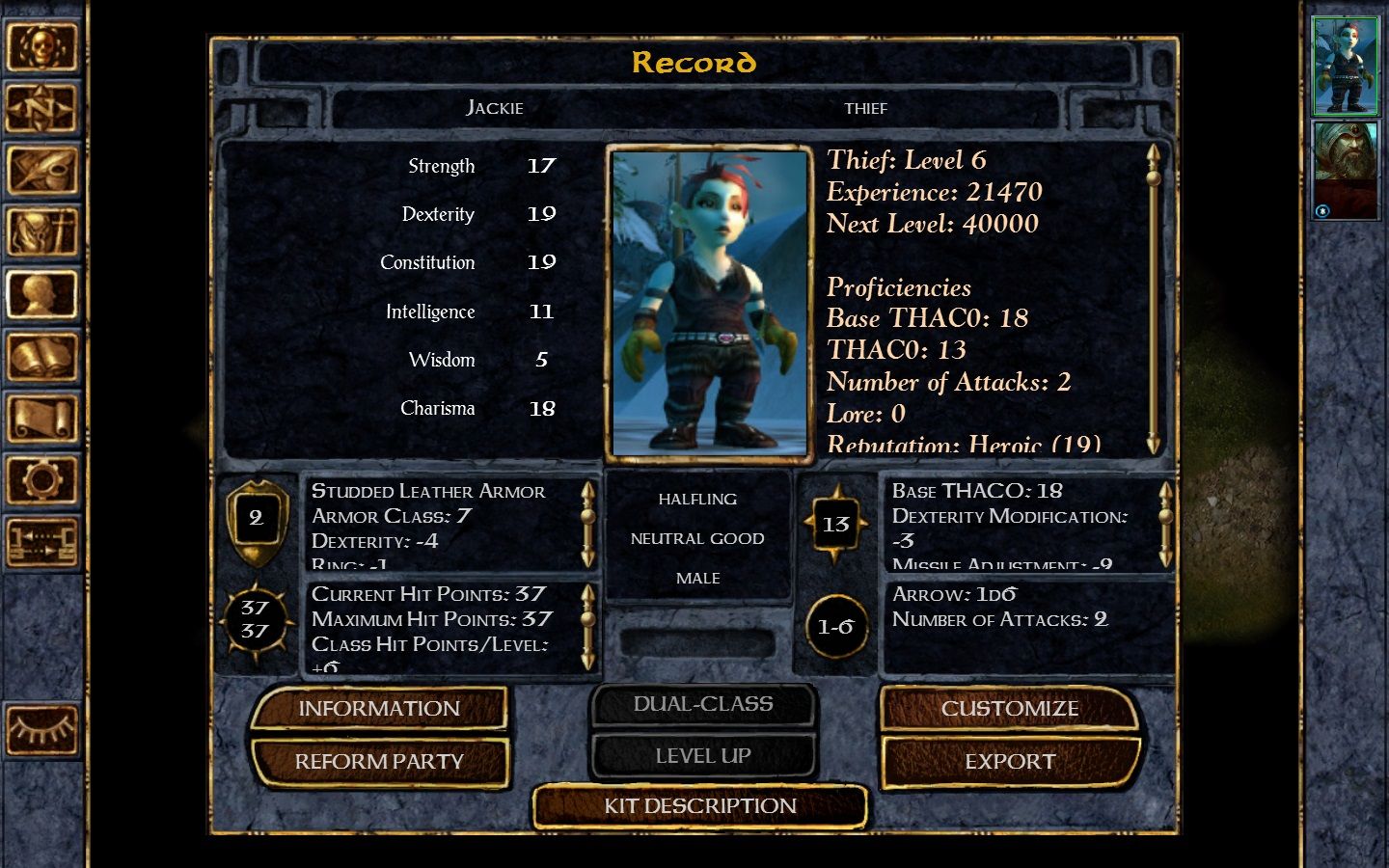Click the down arrow of the armor class scrollbar
Image resolution: width=1389 pixels, height=868 pixels.
pyautogui.click(x=587, y=558)
